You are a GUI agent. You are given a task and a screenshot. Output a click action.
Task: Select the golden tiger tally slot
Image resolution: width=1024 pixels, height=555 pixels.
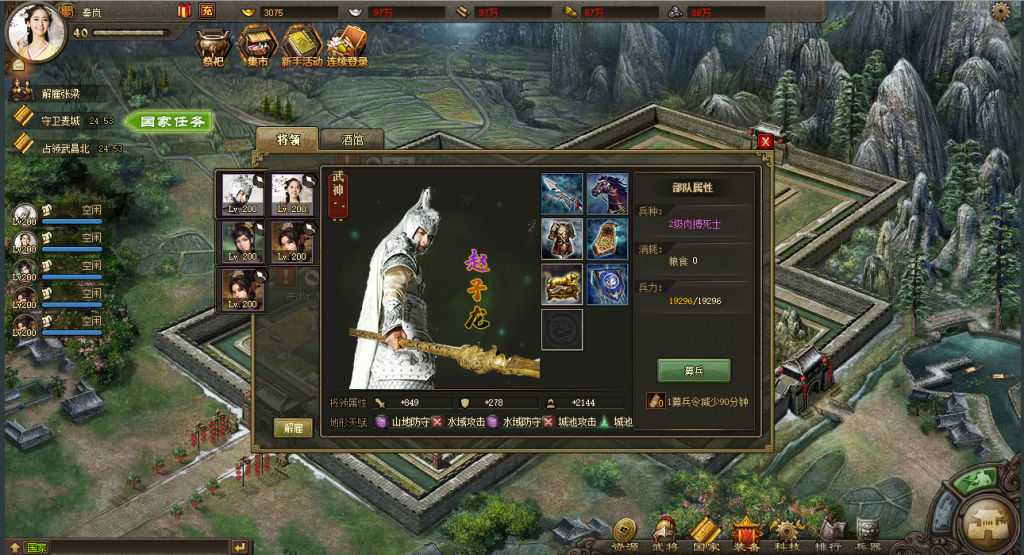click(x=561, y=284)
